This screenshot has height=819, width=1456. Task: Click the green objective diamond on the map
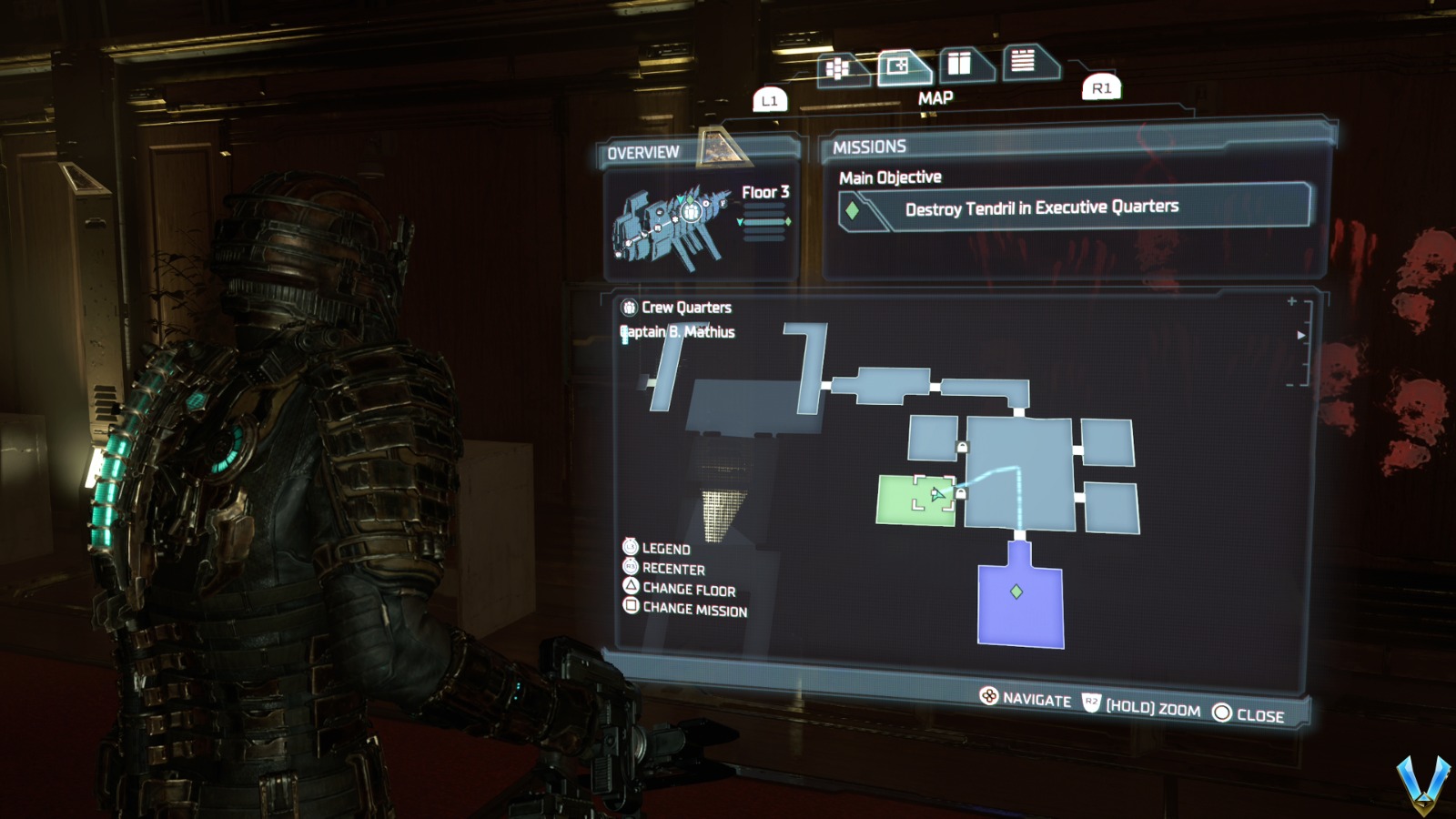pyautogui.click(x=1016, y=592)
